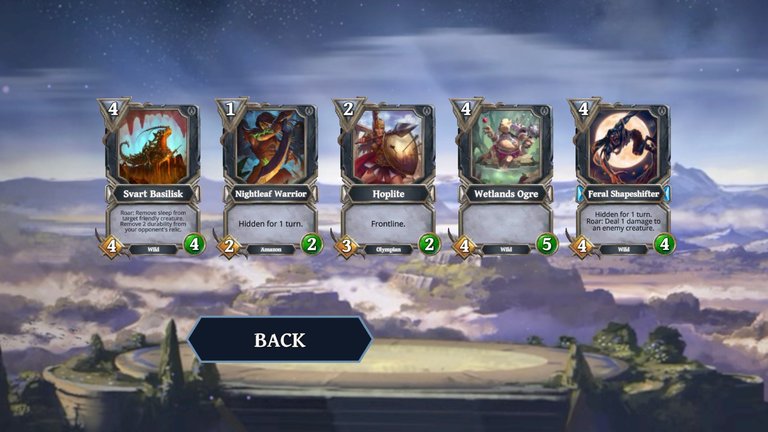Pick the Hoplite card

point(388,180)
